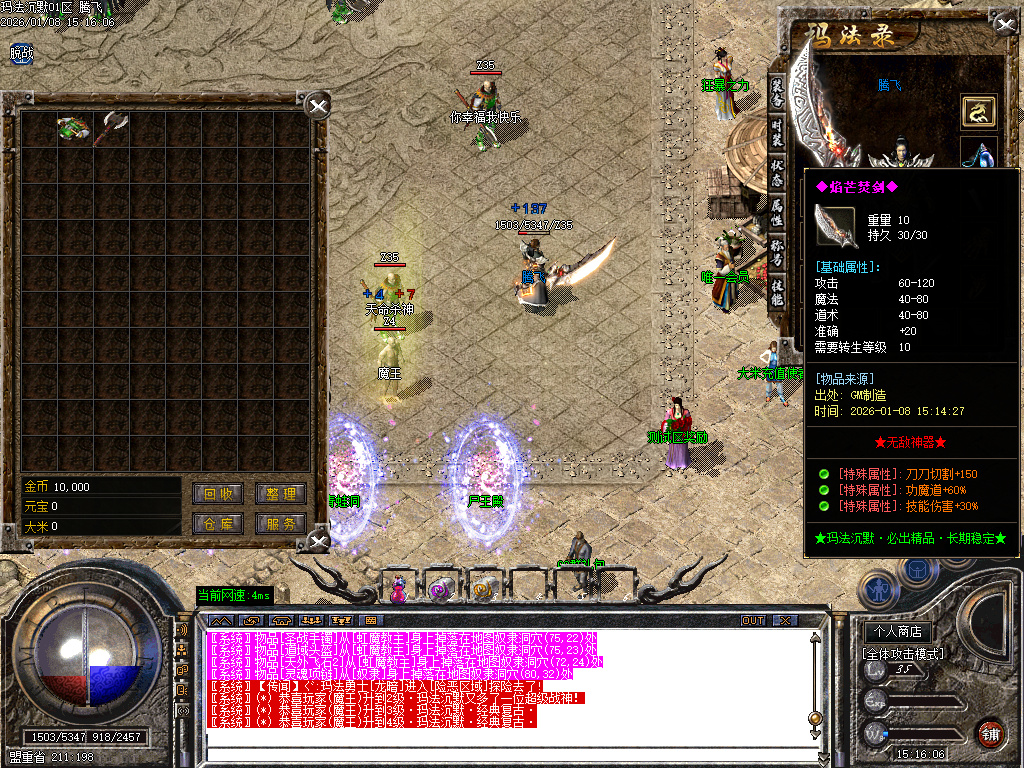Close the inventory bag window

tap(317, 106)
